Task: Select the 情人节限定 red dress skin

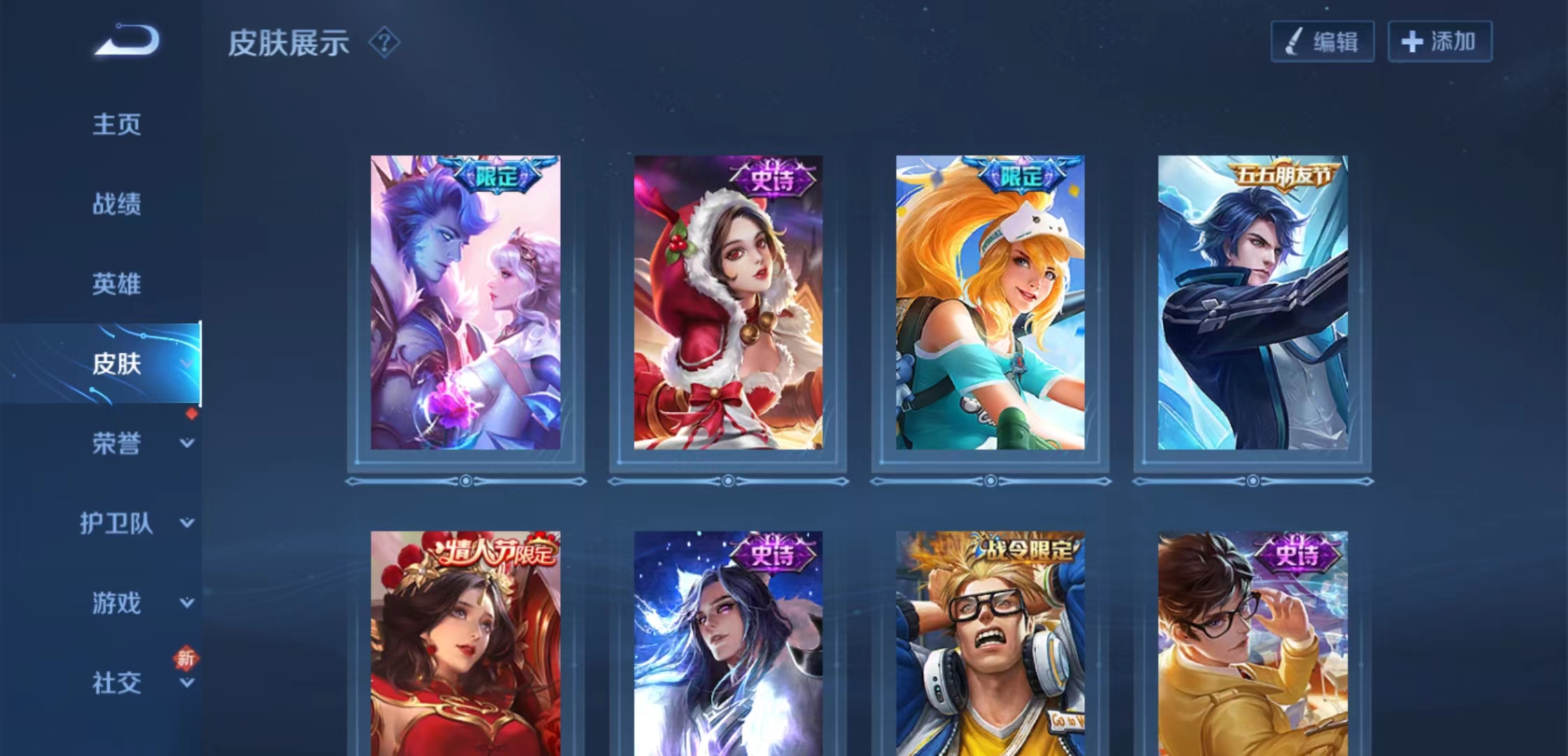Action: click(465, 644)
